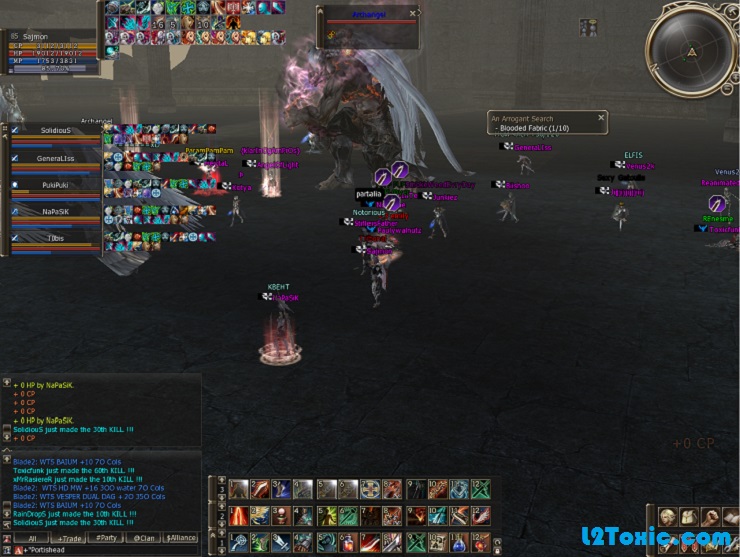
Task: Click the round minimap radar
Action: tap(691, 48)
